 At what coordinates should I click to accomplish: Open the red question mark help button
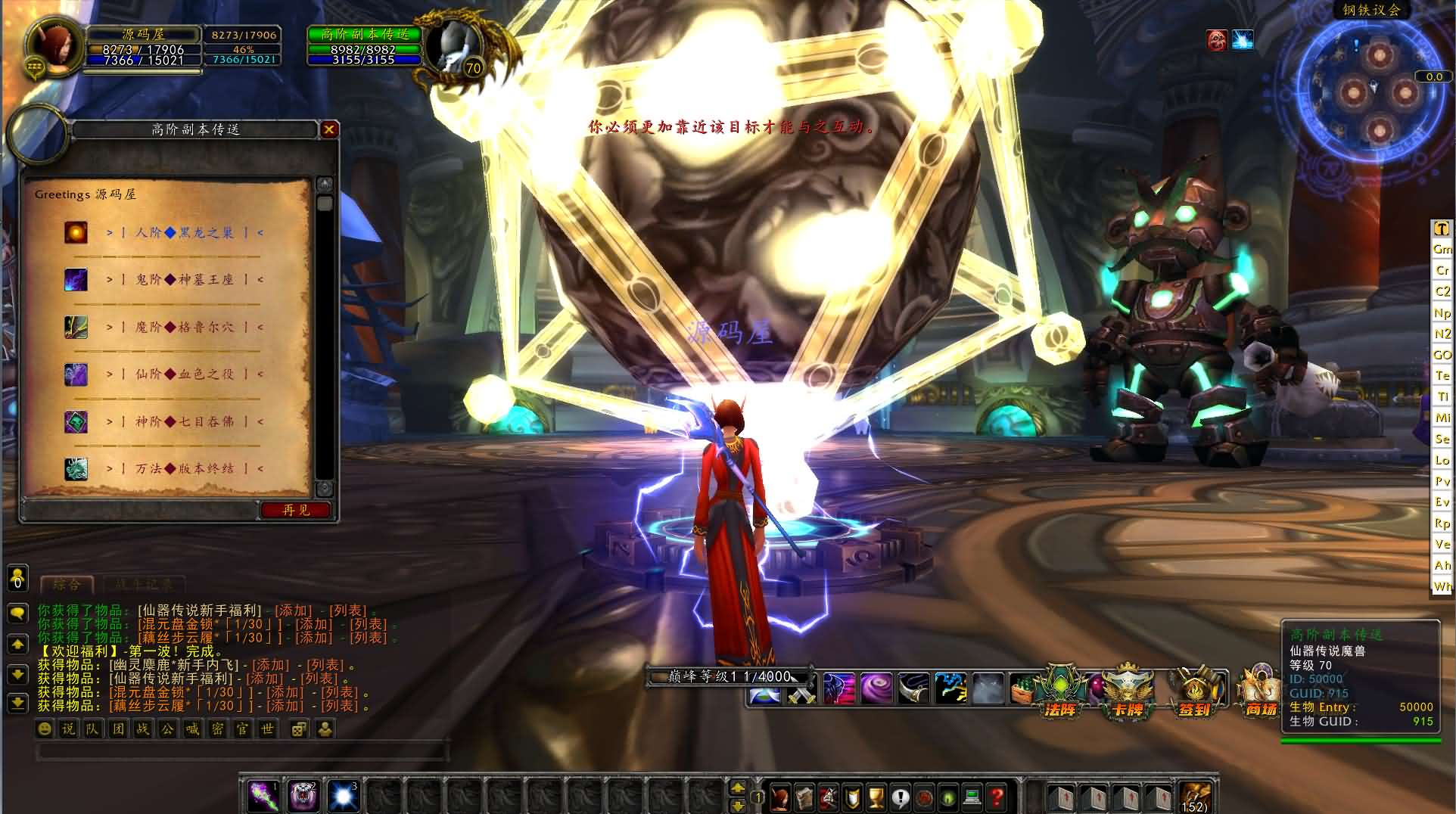pyautogui.click(x=997, y=797)
